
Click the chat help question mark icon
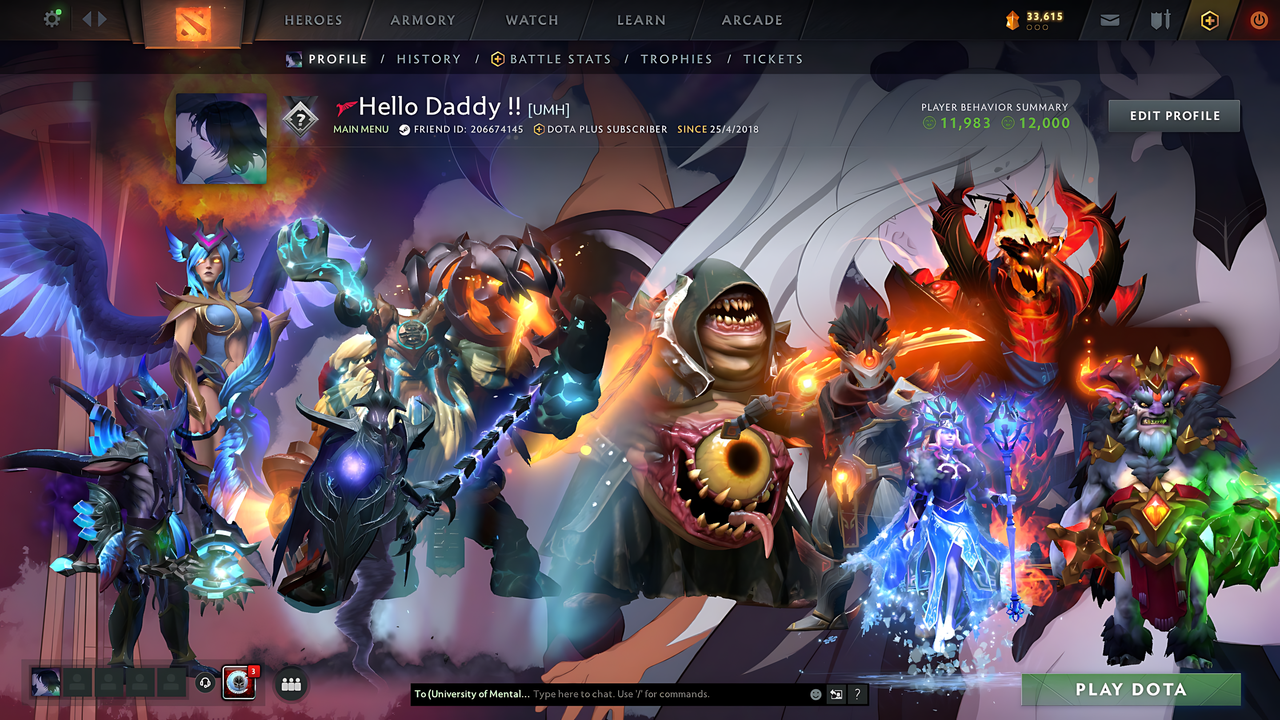(x=857, y=694)
